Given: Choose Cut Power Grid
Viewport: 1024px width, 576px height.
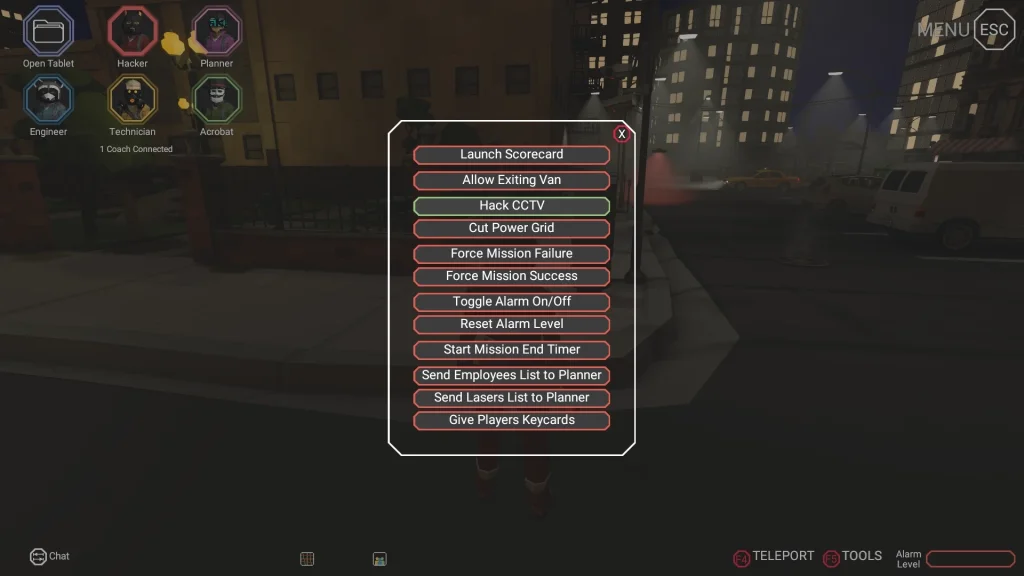Looking at the screenshot, I should pyautogui.click(x=511, y=228).
